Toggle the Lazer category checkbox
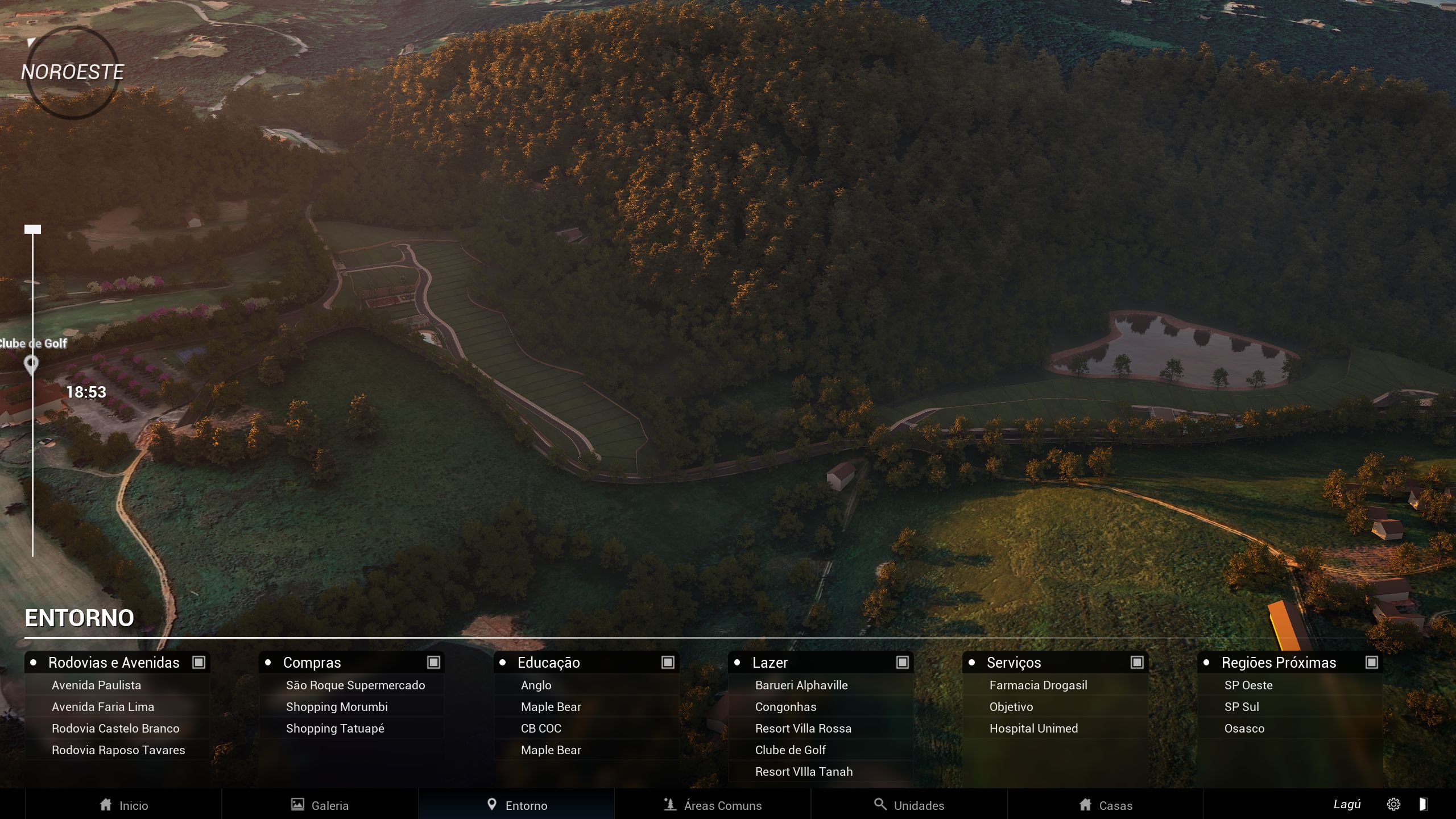The image size is (1456, 819). (x=903, y=662)
